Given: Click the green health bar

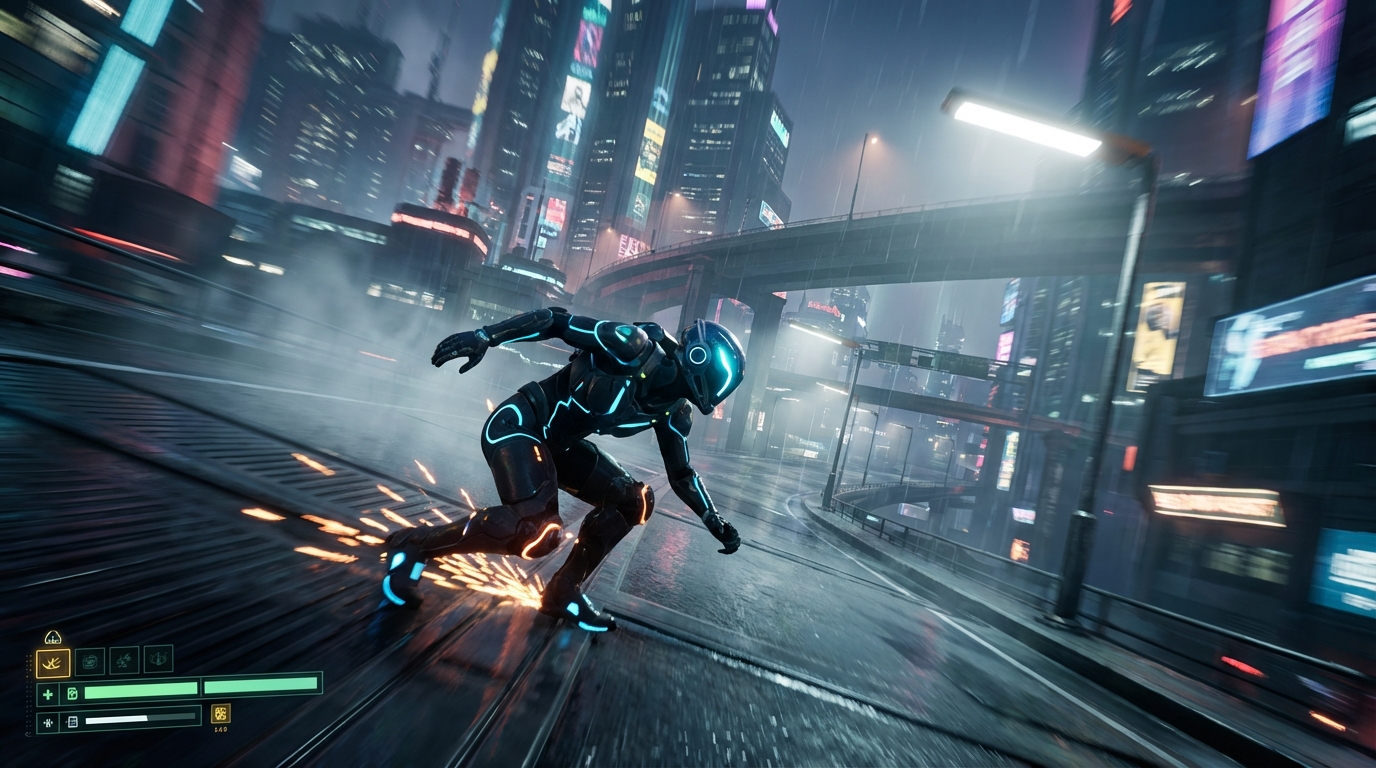Looking at the screenshot, I should (x=140, y=690).
